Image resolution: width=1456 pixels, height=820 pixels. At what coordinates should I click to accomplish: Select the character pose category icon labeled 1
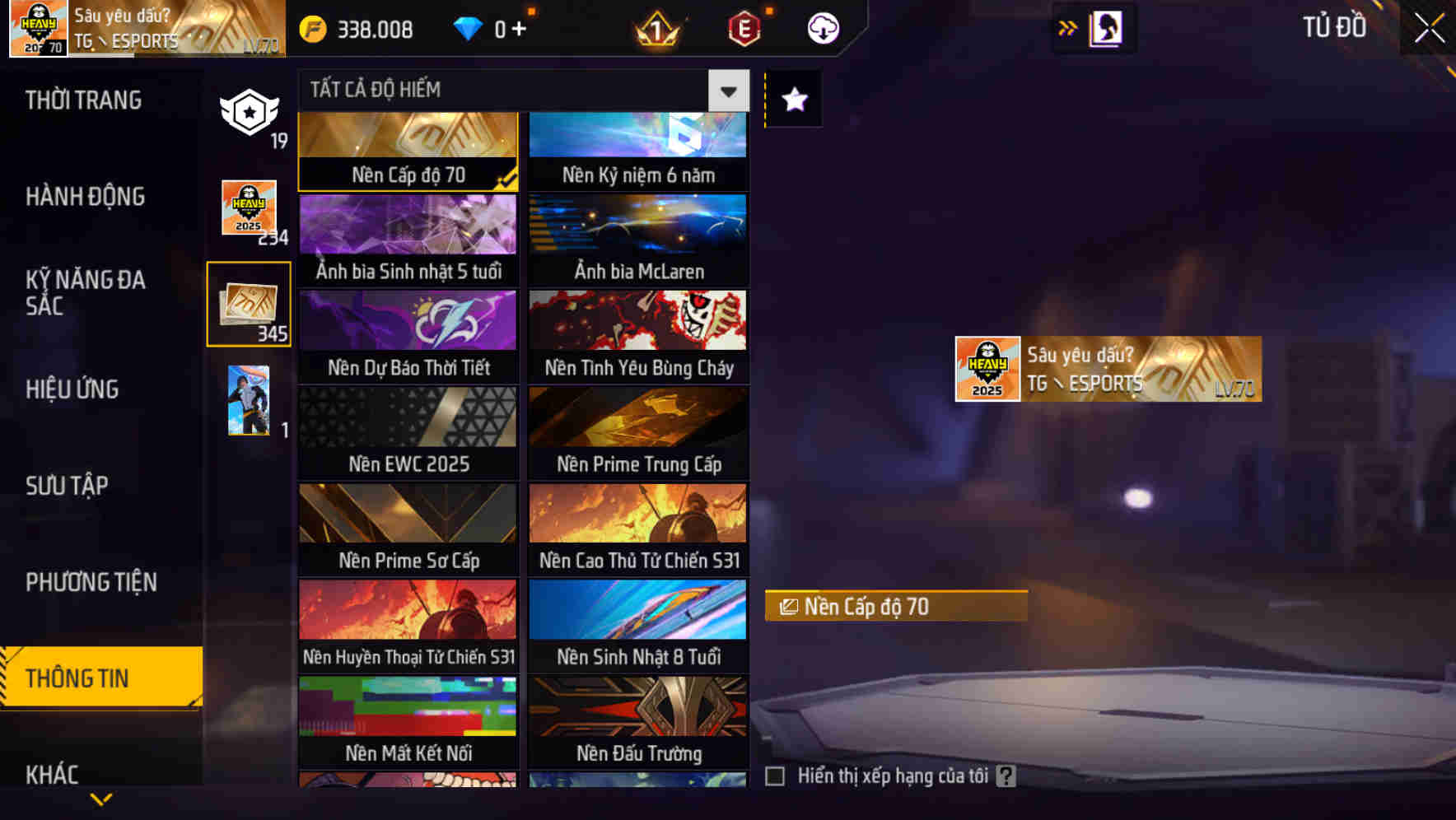(249, 402)
